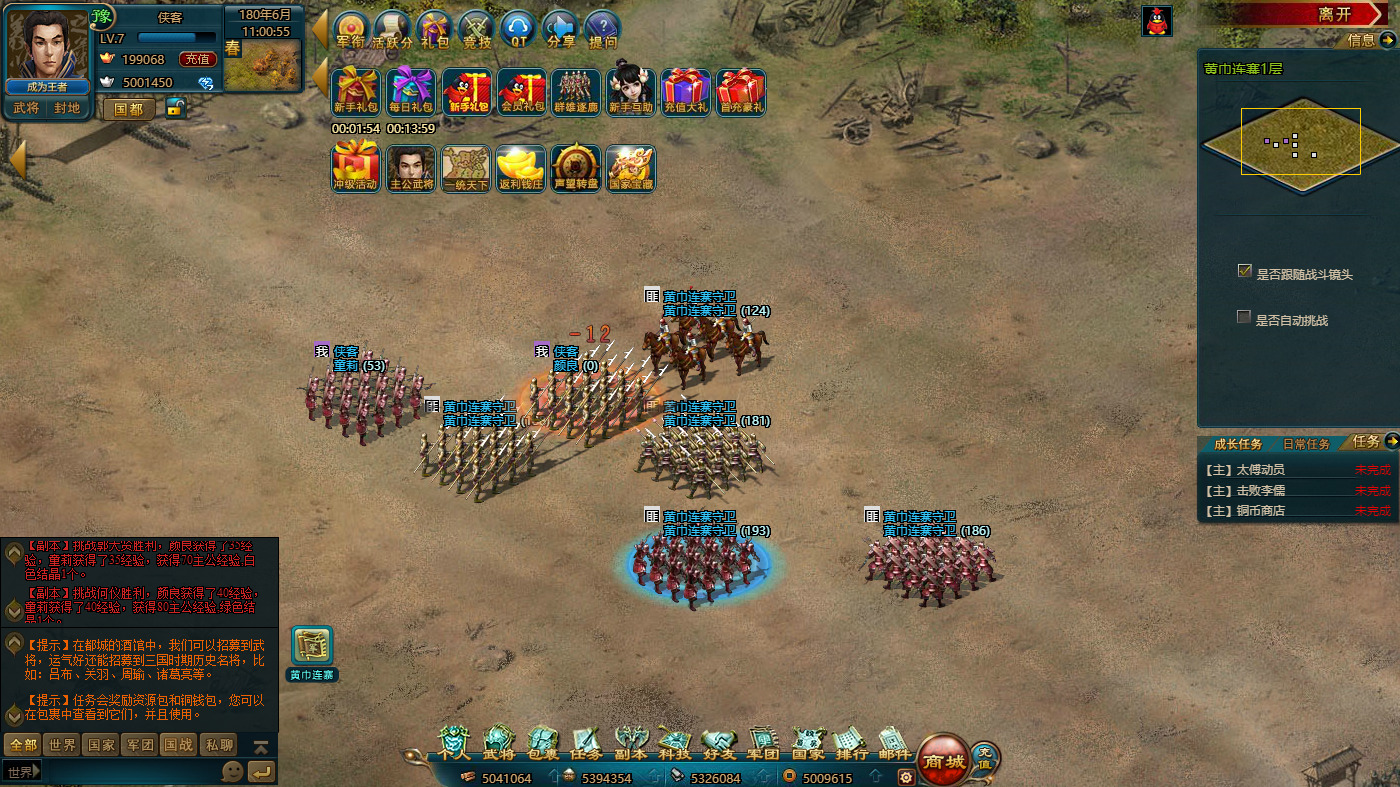Open the 竞技 arena icon

[475, 30]
